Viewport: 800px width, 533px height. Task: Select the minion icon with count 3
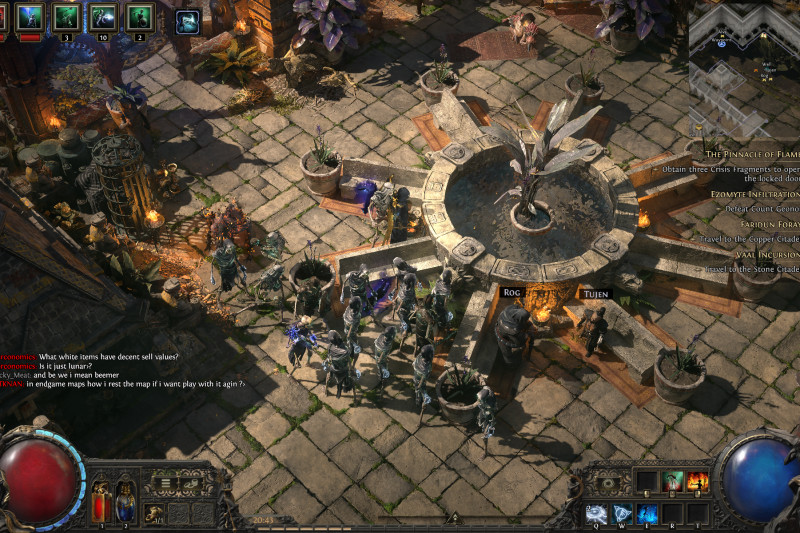pos(66,17)
